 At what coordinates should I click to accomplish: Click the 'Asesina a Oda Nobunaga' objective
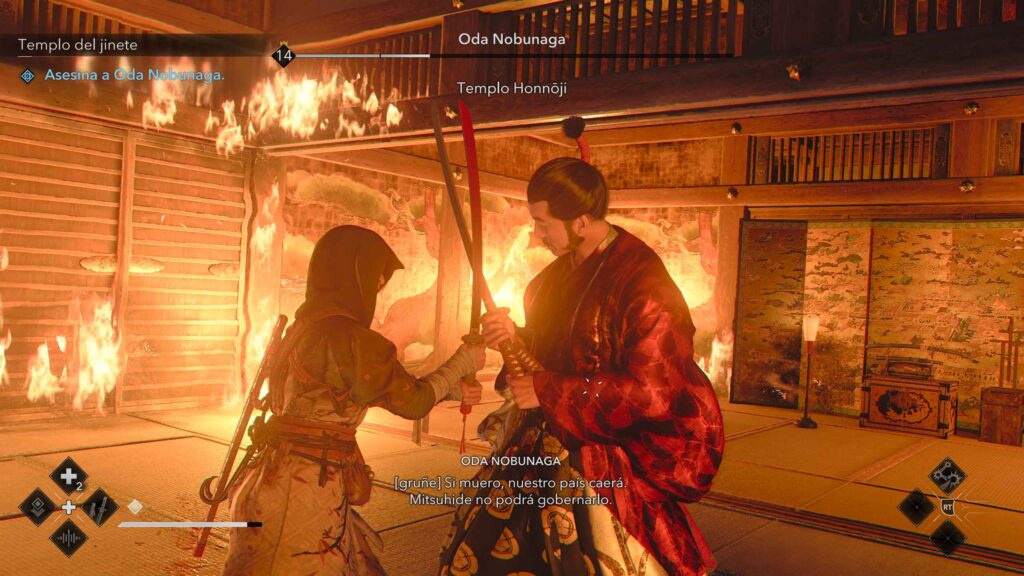[x=134, y=75]
